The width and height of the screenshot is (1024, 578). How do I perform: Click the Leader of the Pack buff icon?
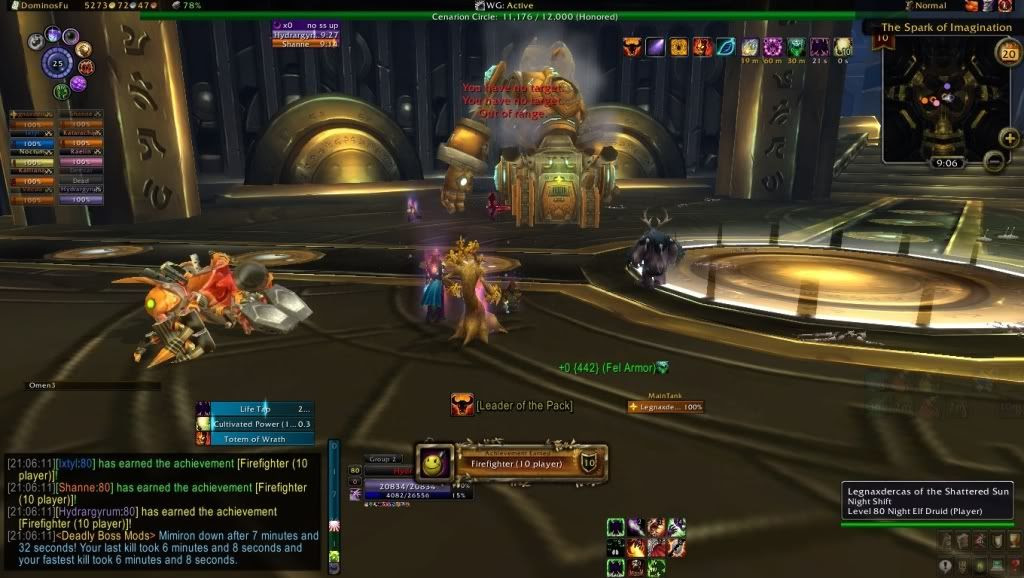462,405
